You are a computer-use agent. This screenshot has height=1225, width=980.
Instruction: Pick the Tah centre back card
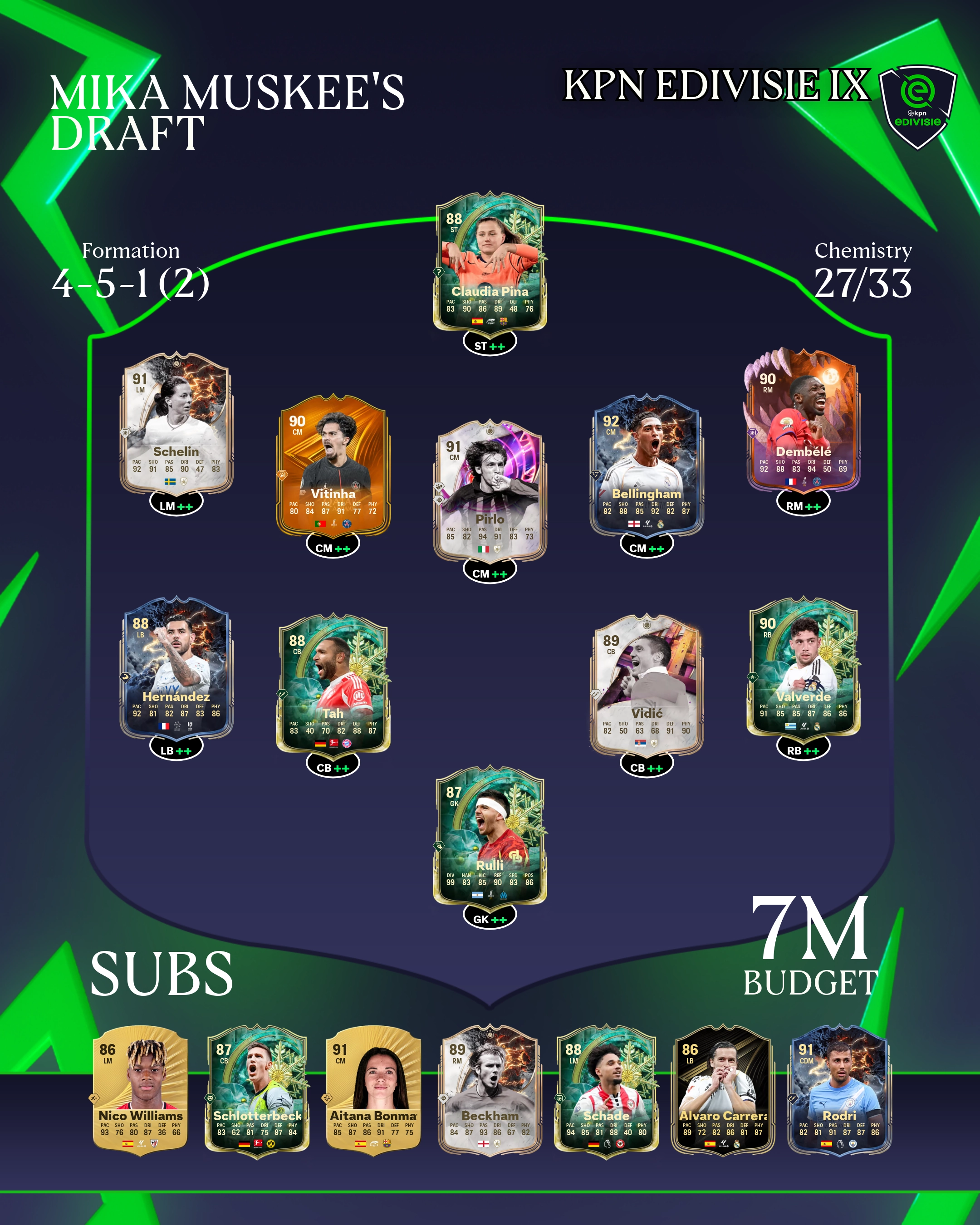pos(333,685)
